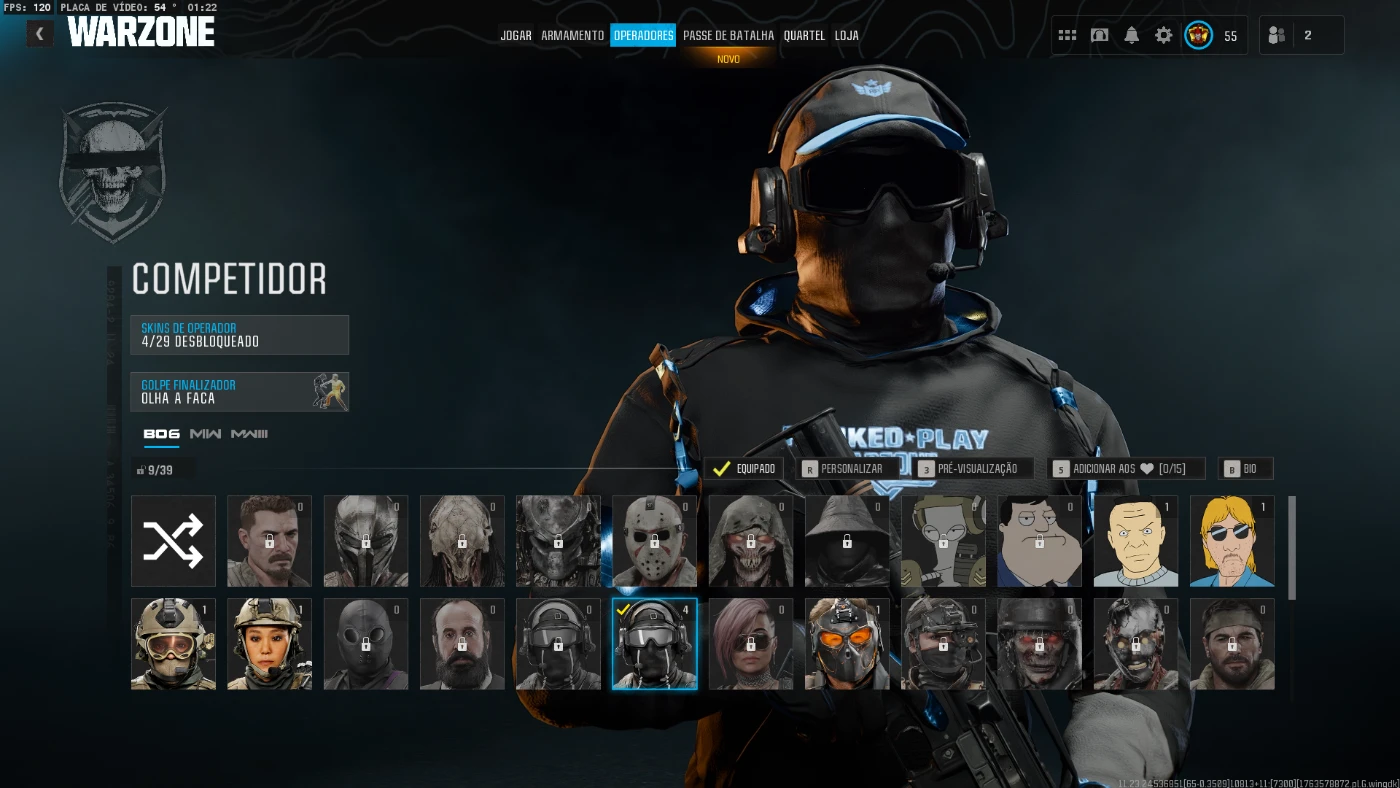Image resolution: width=1400 pixels, height=788 pixels.
Task: Open the LOJA store tab
Action: [x=846, y=36]
